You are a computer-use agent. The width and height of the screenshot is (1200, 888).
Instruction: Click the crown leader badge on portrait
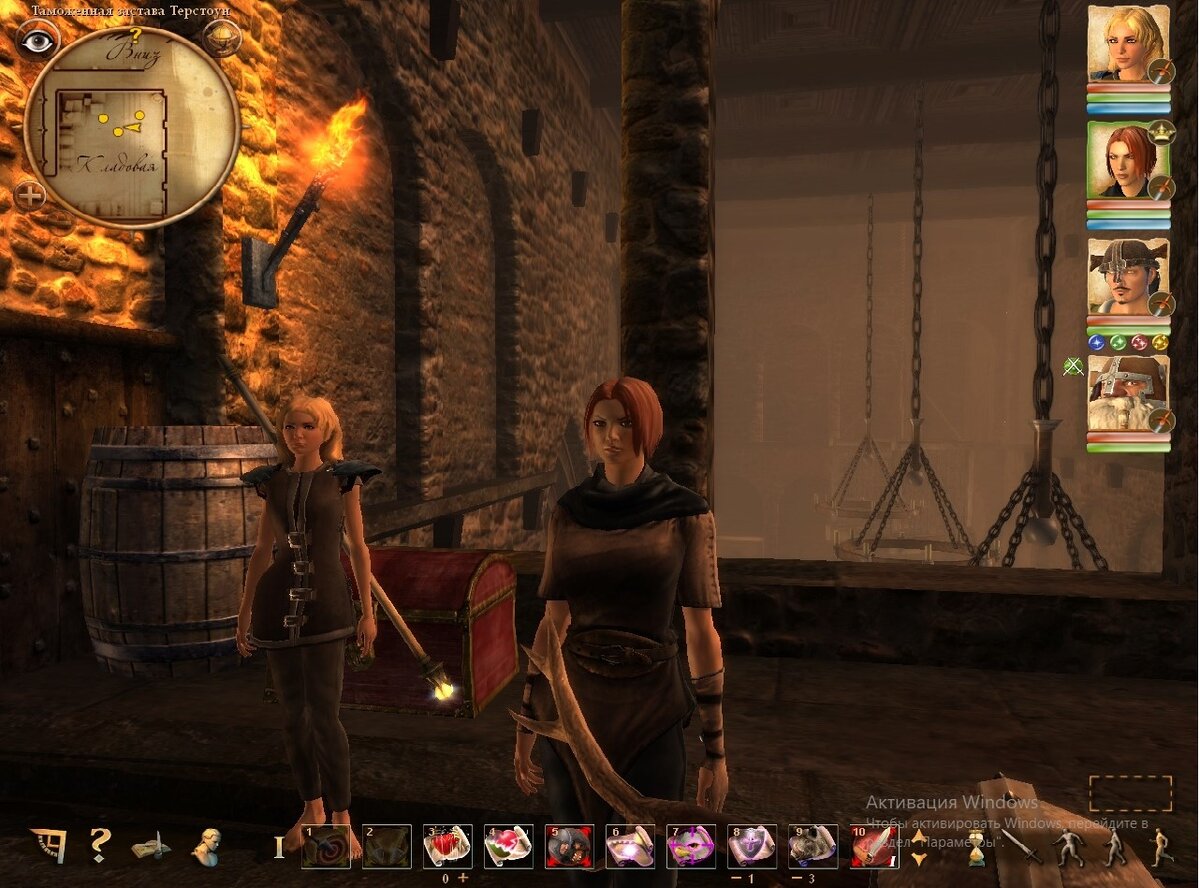tap(1160, 130)
